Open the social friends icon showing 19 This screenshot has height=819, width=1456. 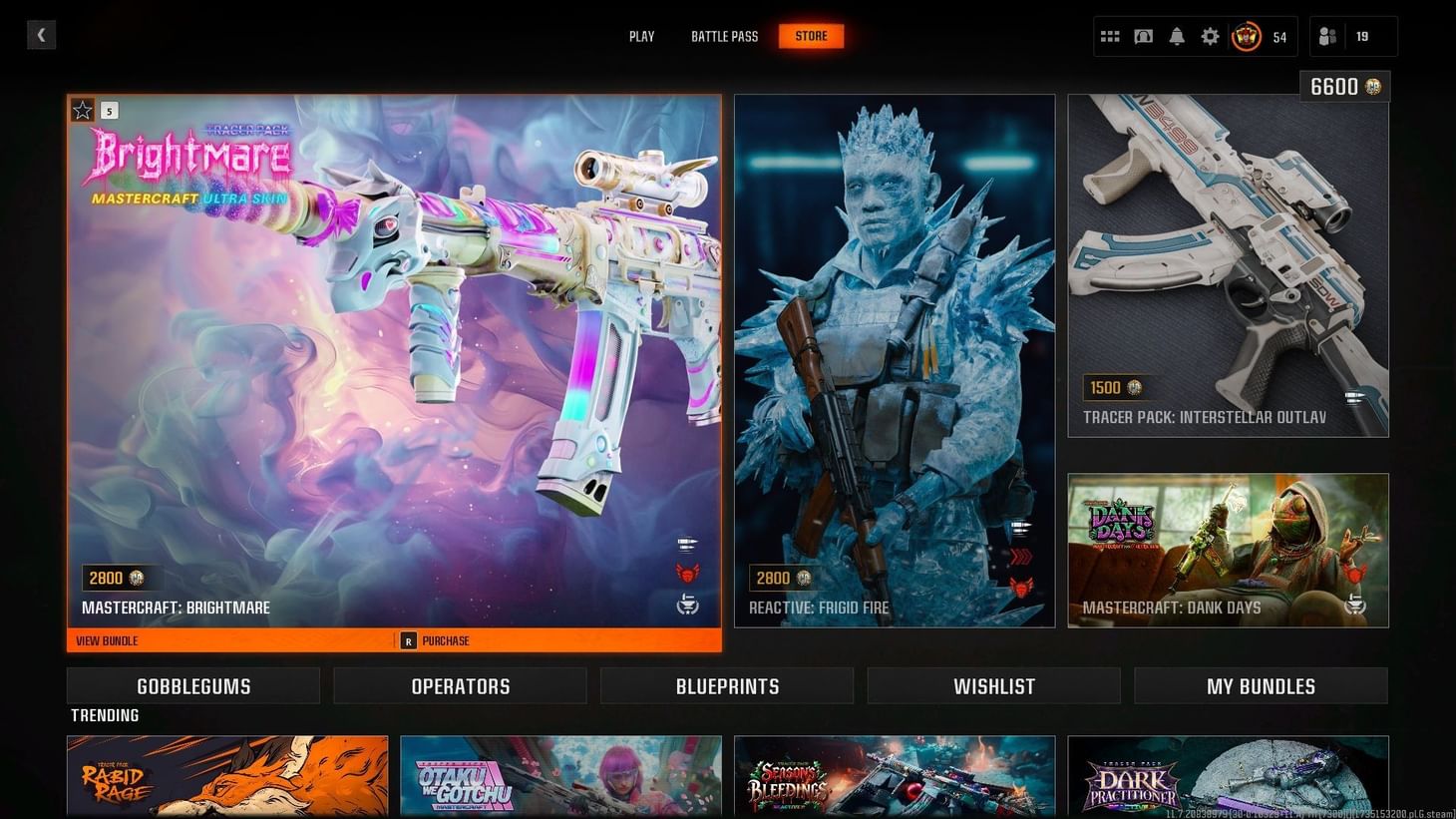click(1326, 36)
